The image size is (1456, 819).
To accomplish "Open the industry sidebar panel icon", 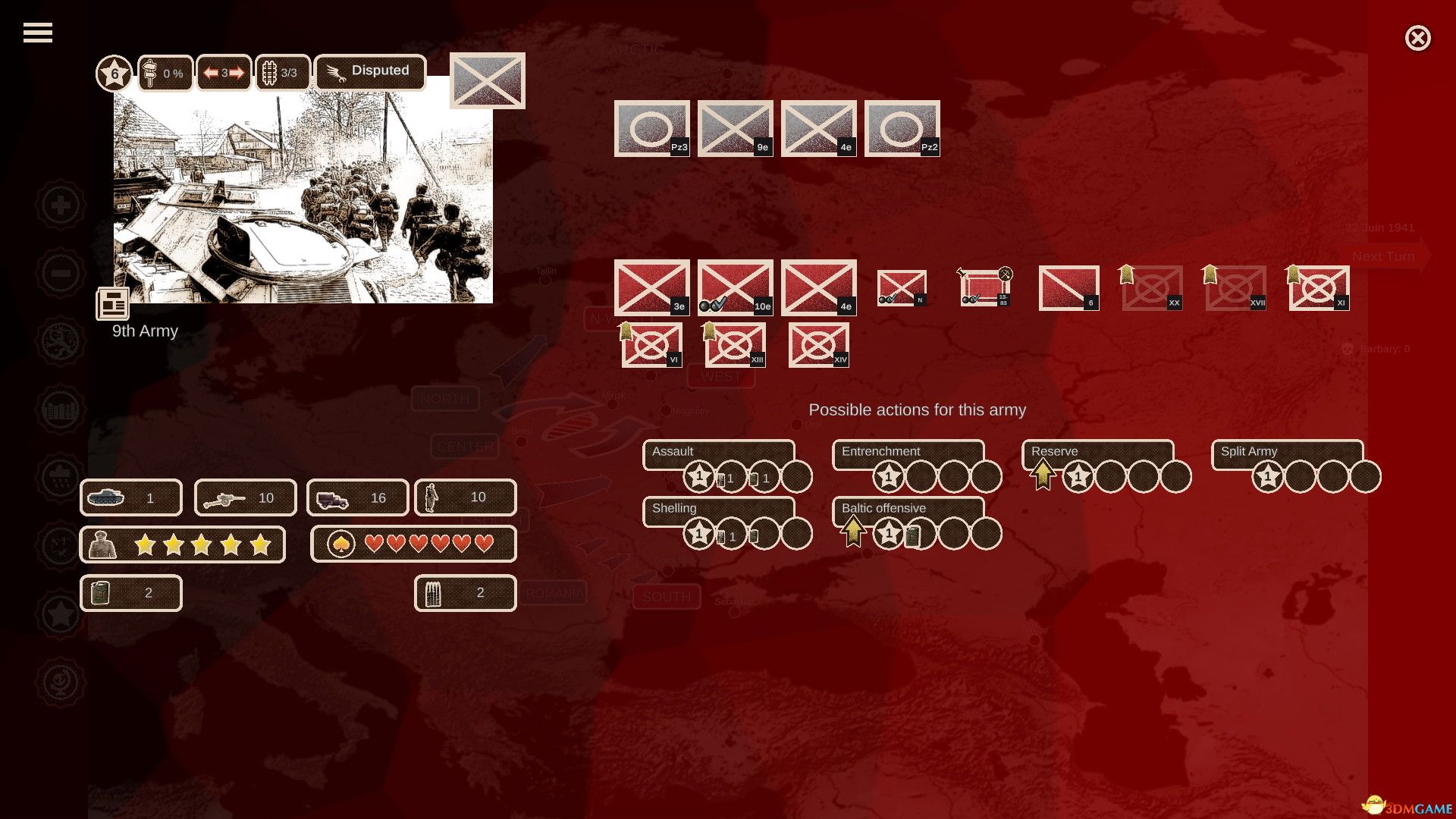I will tap(61, 409).
